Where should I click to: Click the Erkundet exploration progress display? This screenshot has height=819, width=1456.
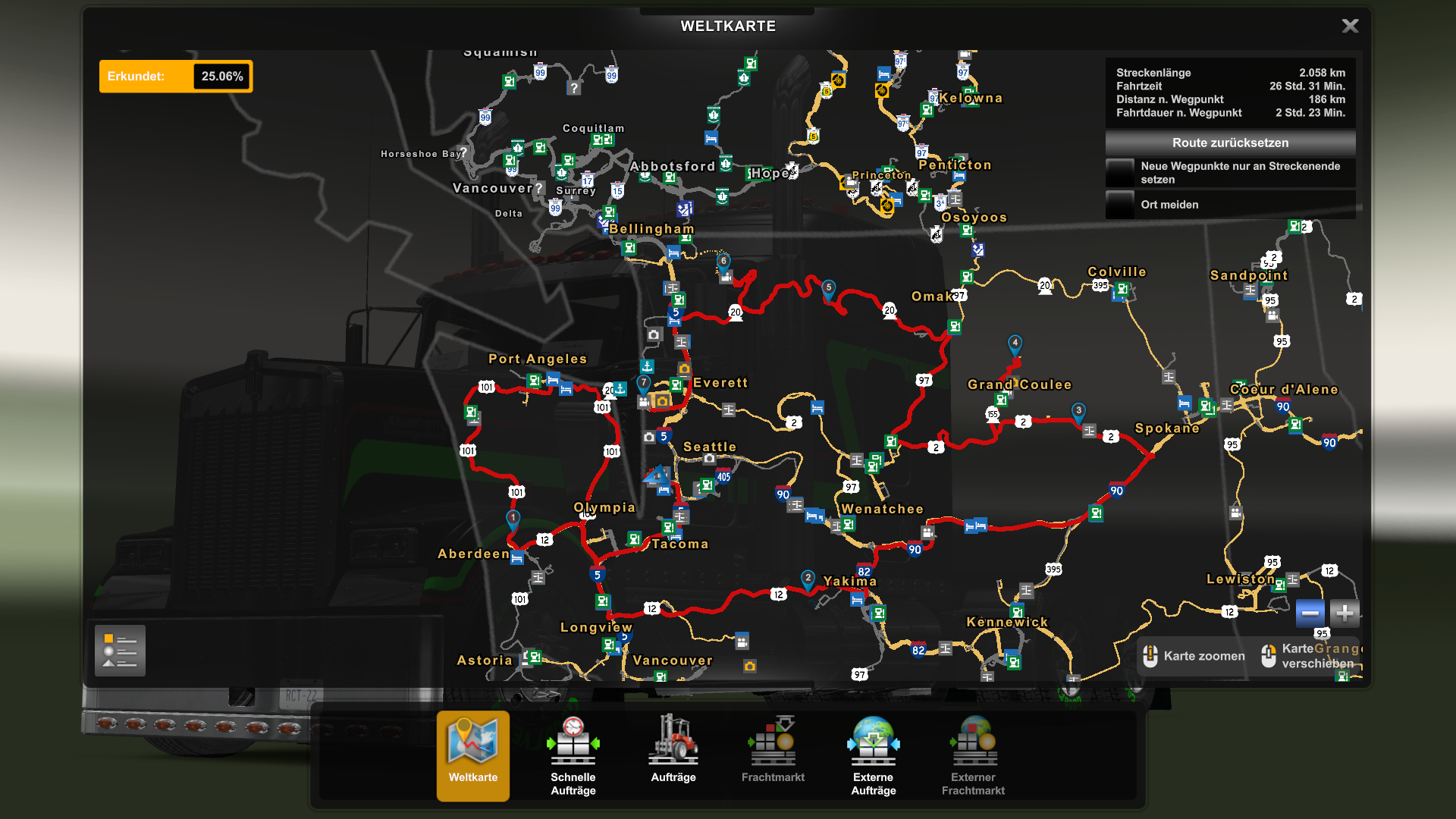[176, 76]
